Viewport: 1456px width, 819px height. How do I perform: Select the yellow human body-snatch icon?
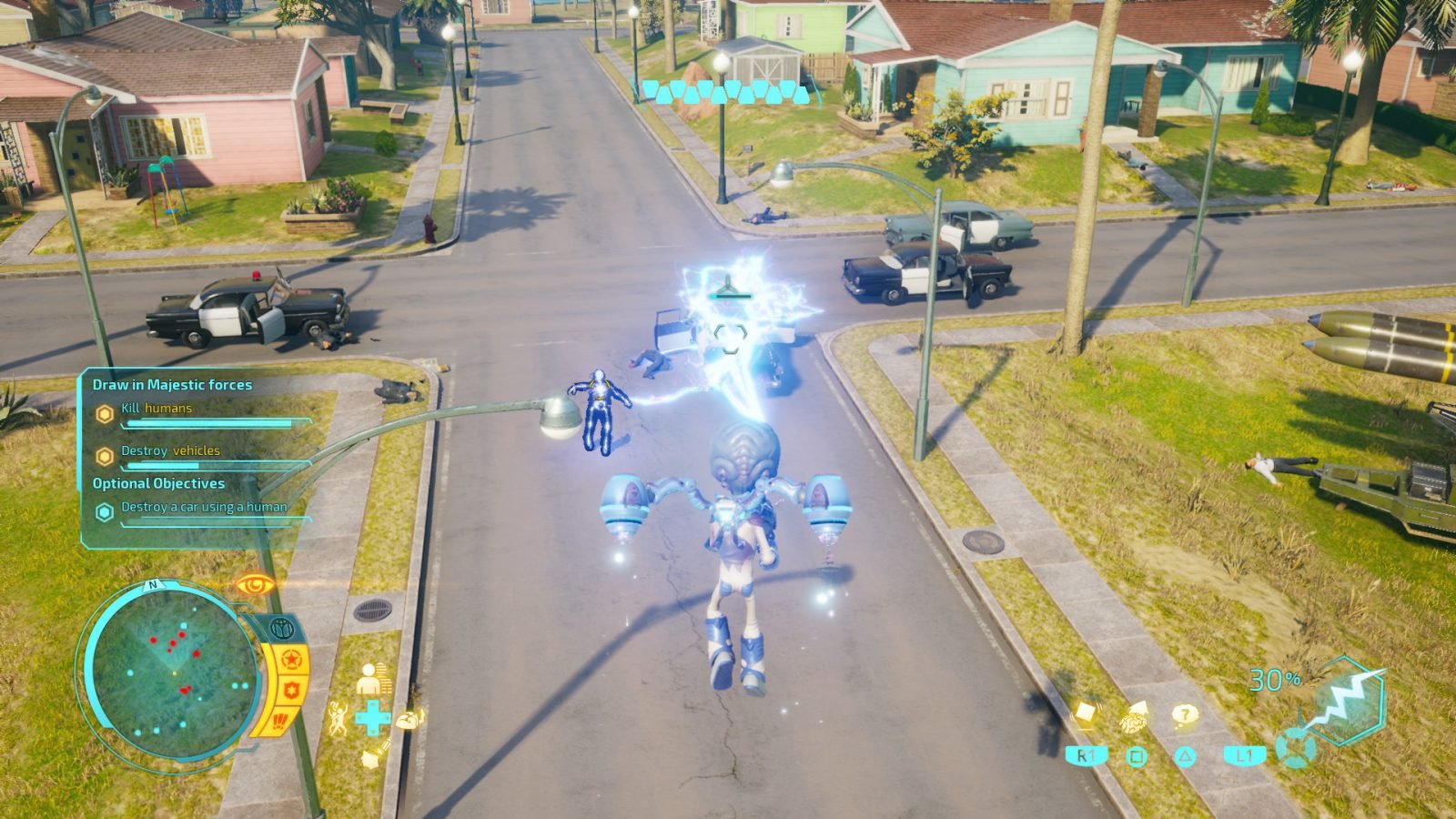369,678
